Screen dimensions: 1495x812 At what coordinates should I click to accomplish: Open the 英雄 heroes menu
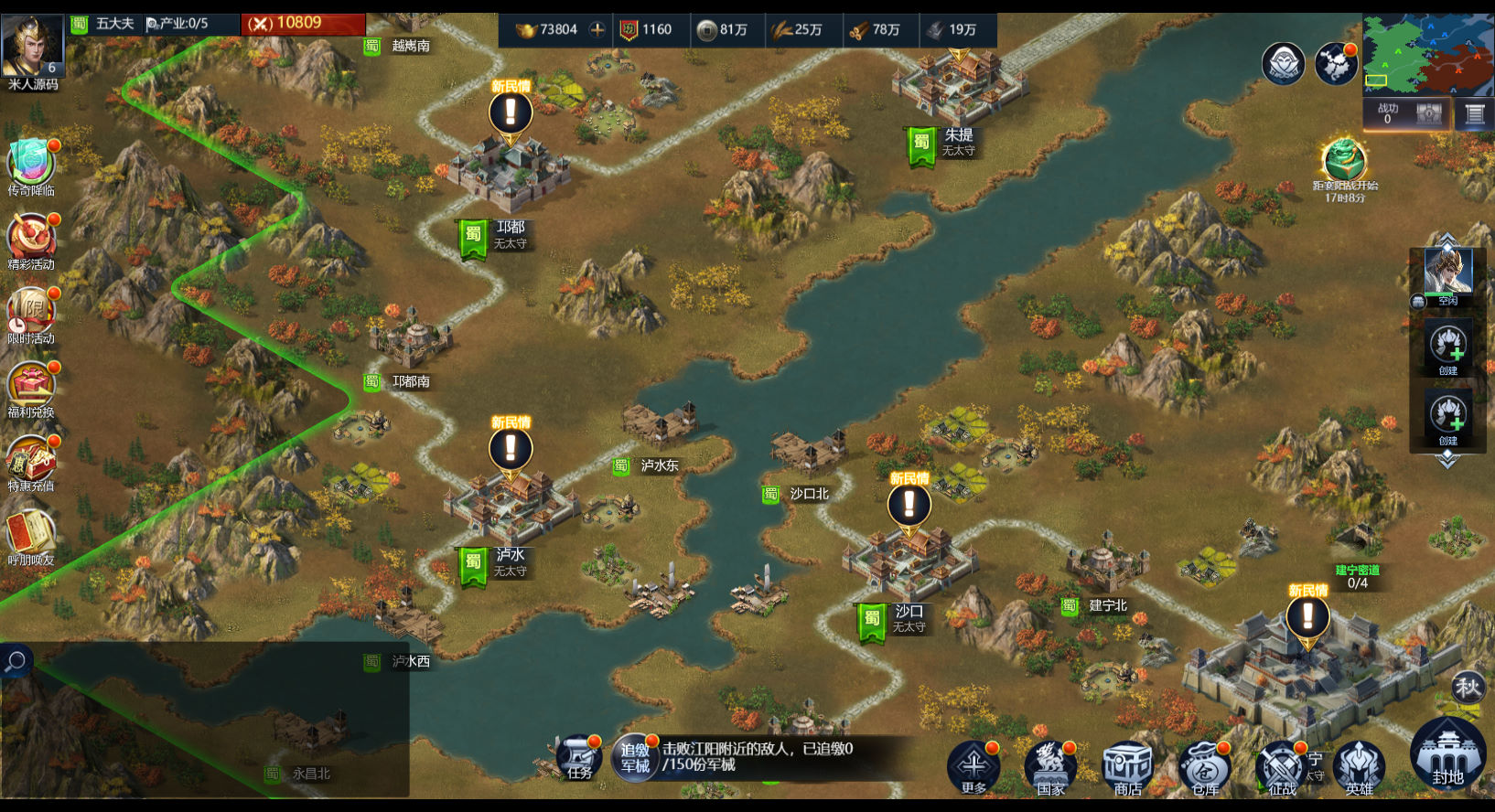(1360, 766)
